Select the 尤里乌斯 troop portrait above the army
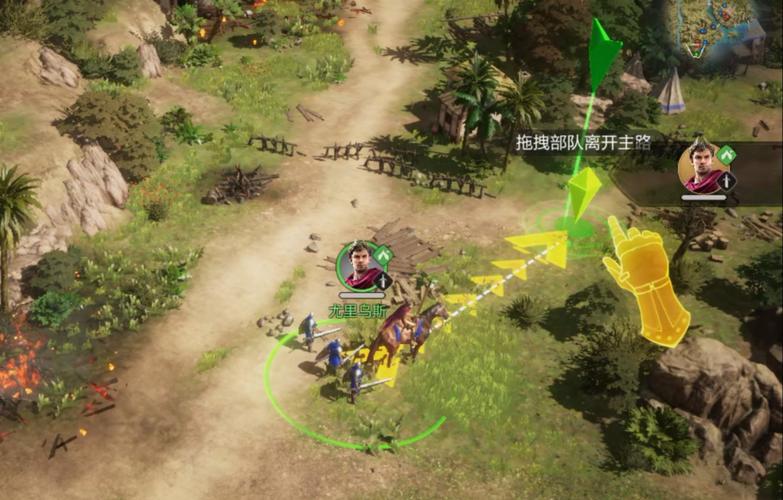 point(360,264)
